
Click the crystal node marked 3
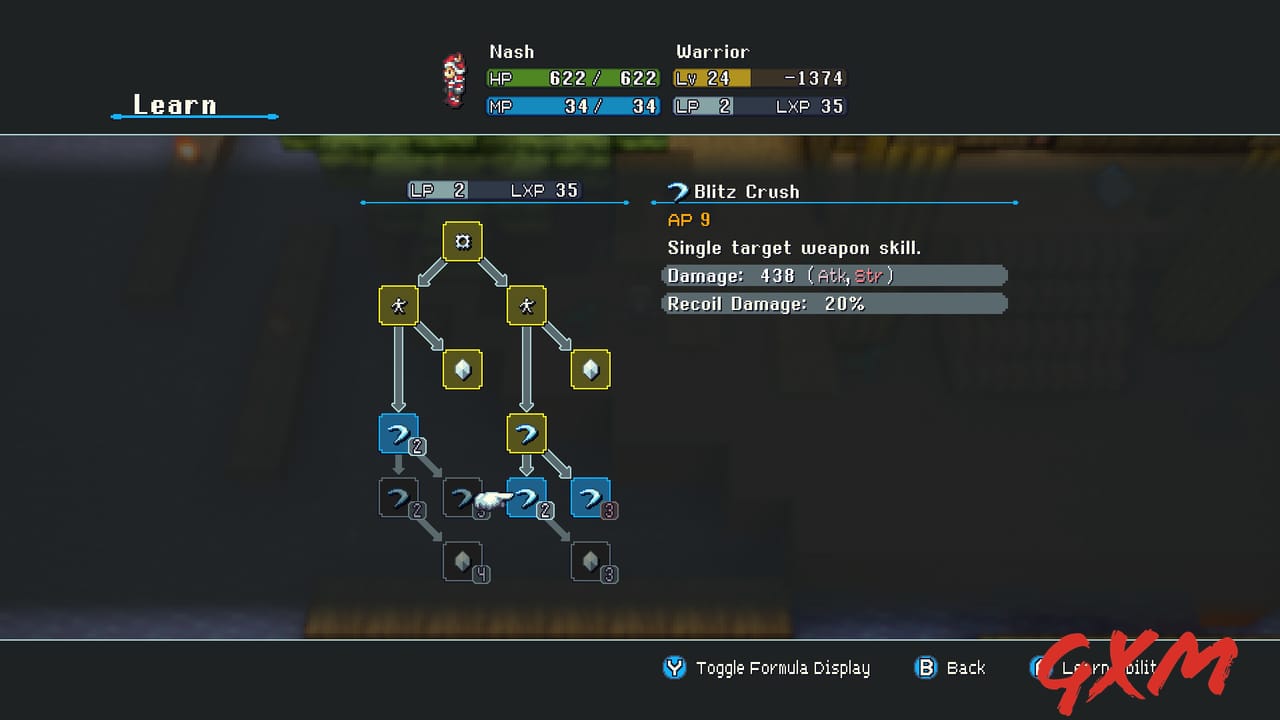coord(591,561)
